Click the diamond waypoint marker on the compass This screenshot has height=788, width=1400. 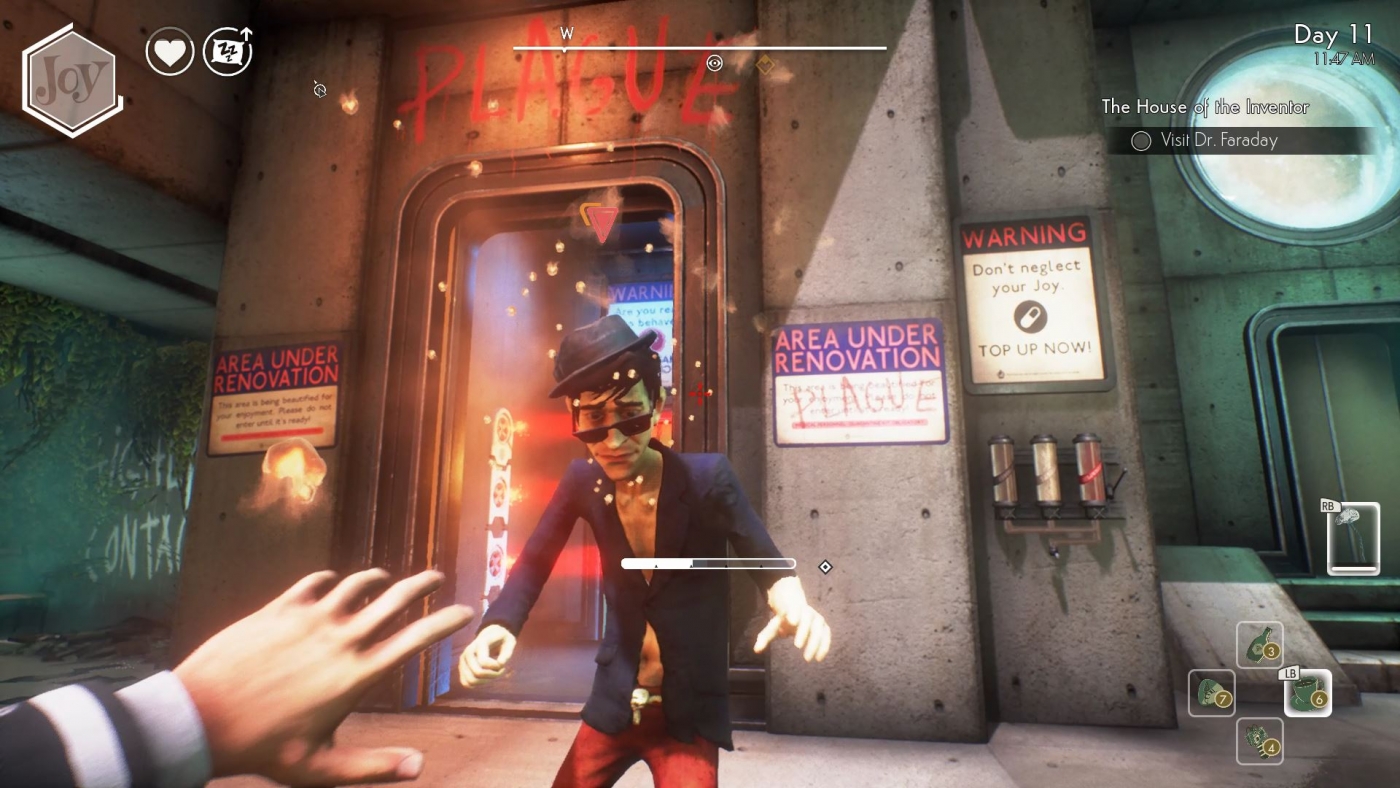pyautogui.click(x=765, y=63)
